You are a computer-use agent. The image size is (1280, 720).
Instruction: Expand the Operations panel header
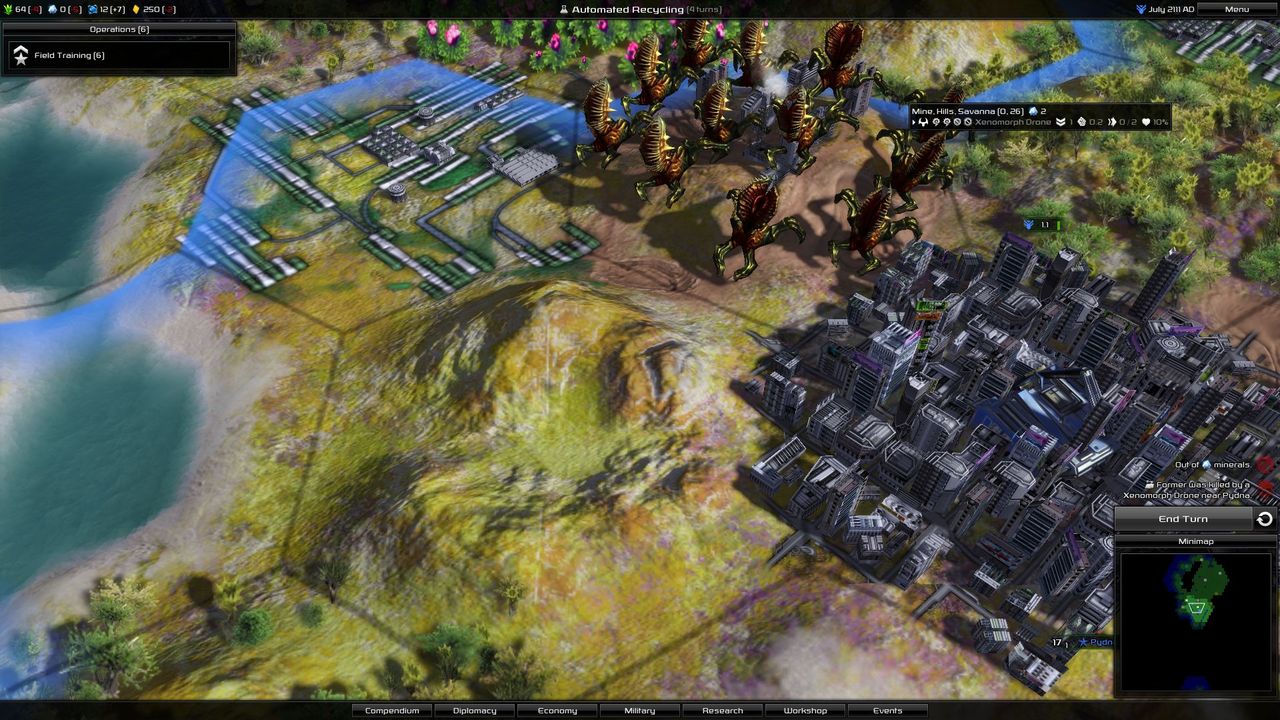pos(118,29)
